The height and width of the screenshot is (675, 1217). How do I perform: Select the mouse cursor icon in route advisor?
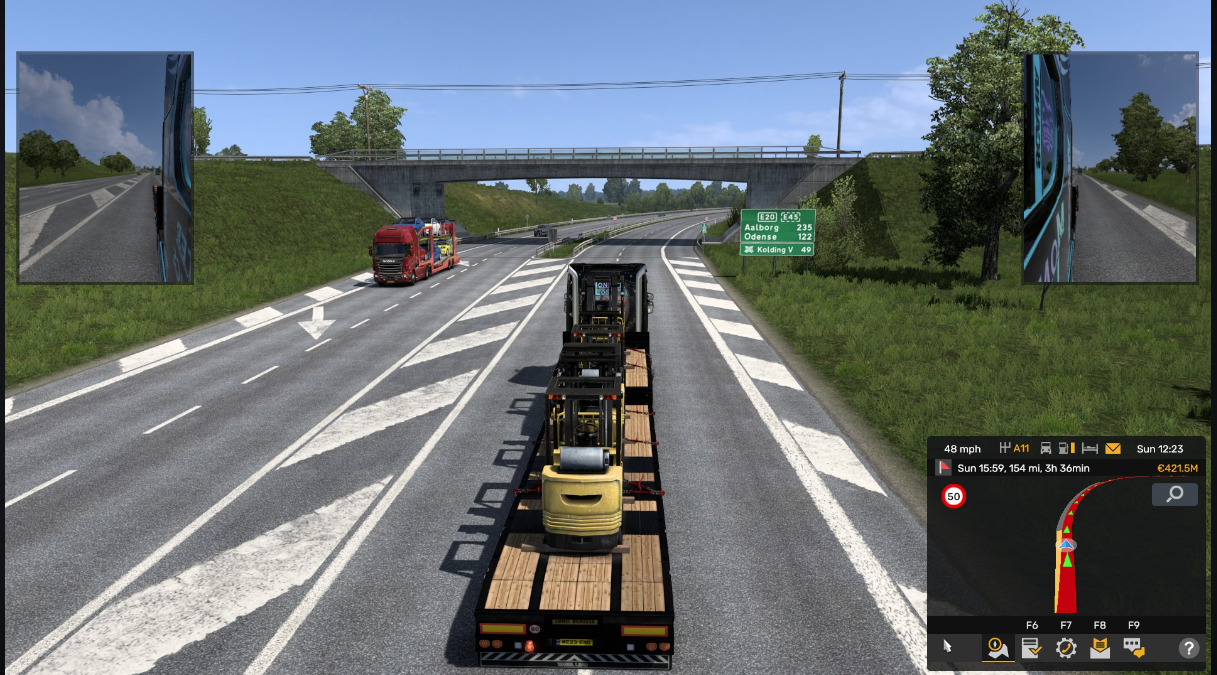[x=947, y=648]
